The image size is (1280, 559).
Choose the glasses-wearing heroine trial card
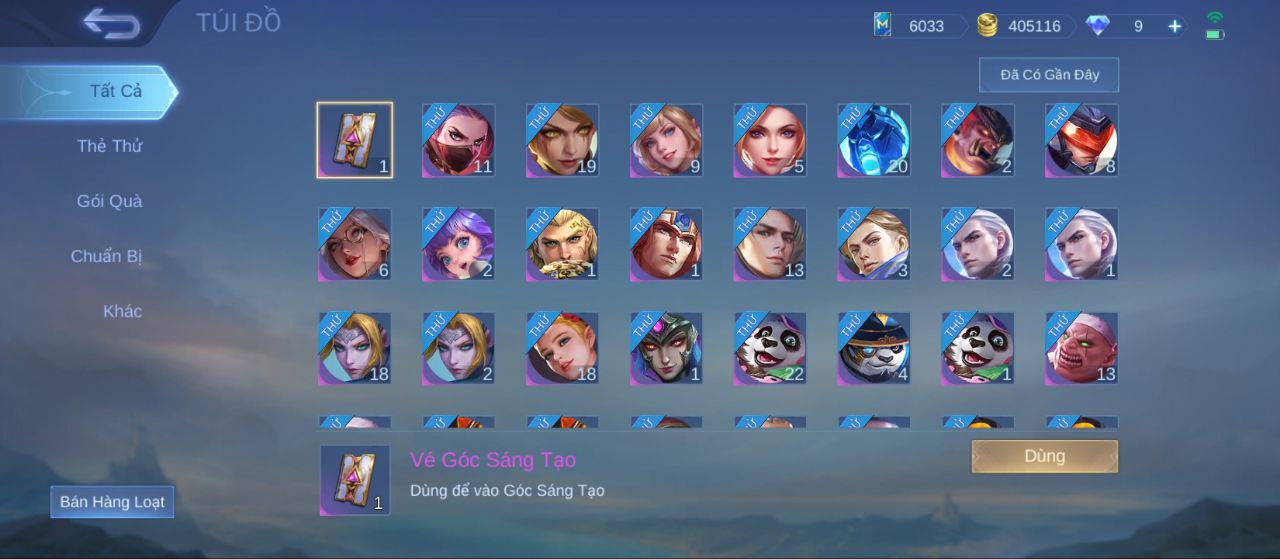355,244
